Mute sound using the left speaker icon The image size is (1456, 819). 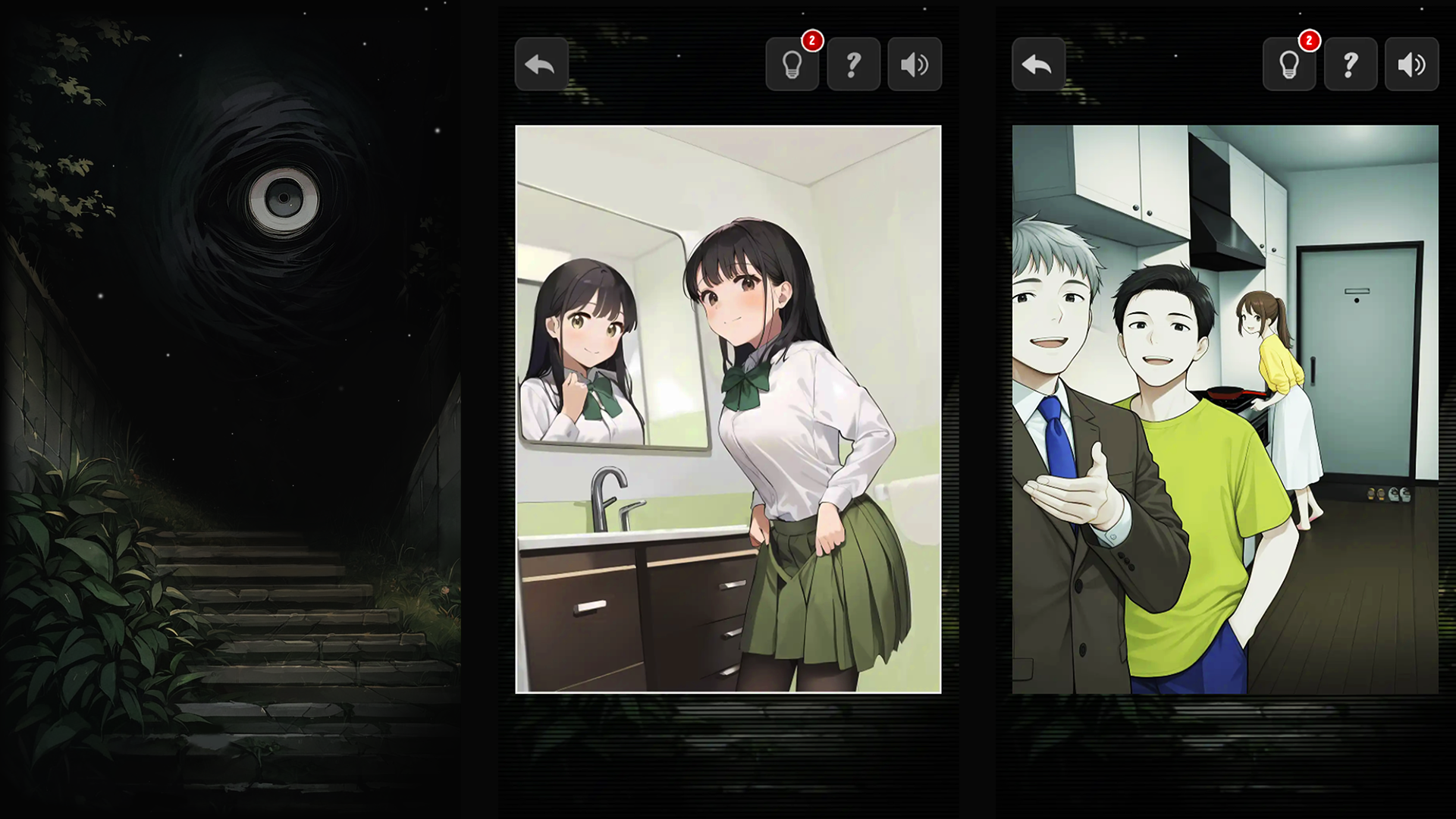click(914, 64)
